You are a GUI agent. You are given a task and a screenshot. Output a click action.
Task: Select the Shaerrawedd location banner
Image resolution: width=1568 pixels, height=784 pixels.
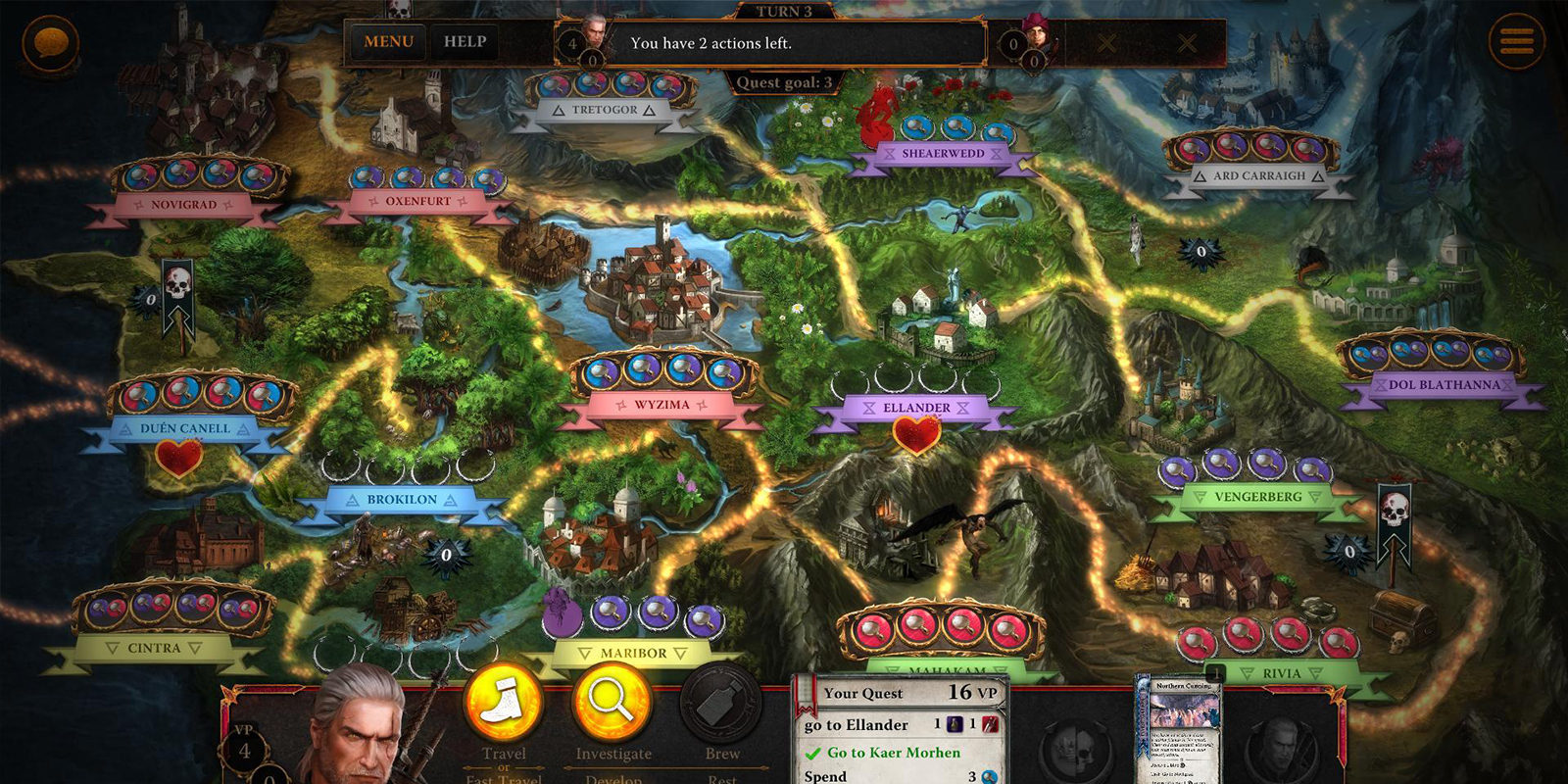(x=943, y=154)
